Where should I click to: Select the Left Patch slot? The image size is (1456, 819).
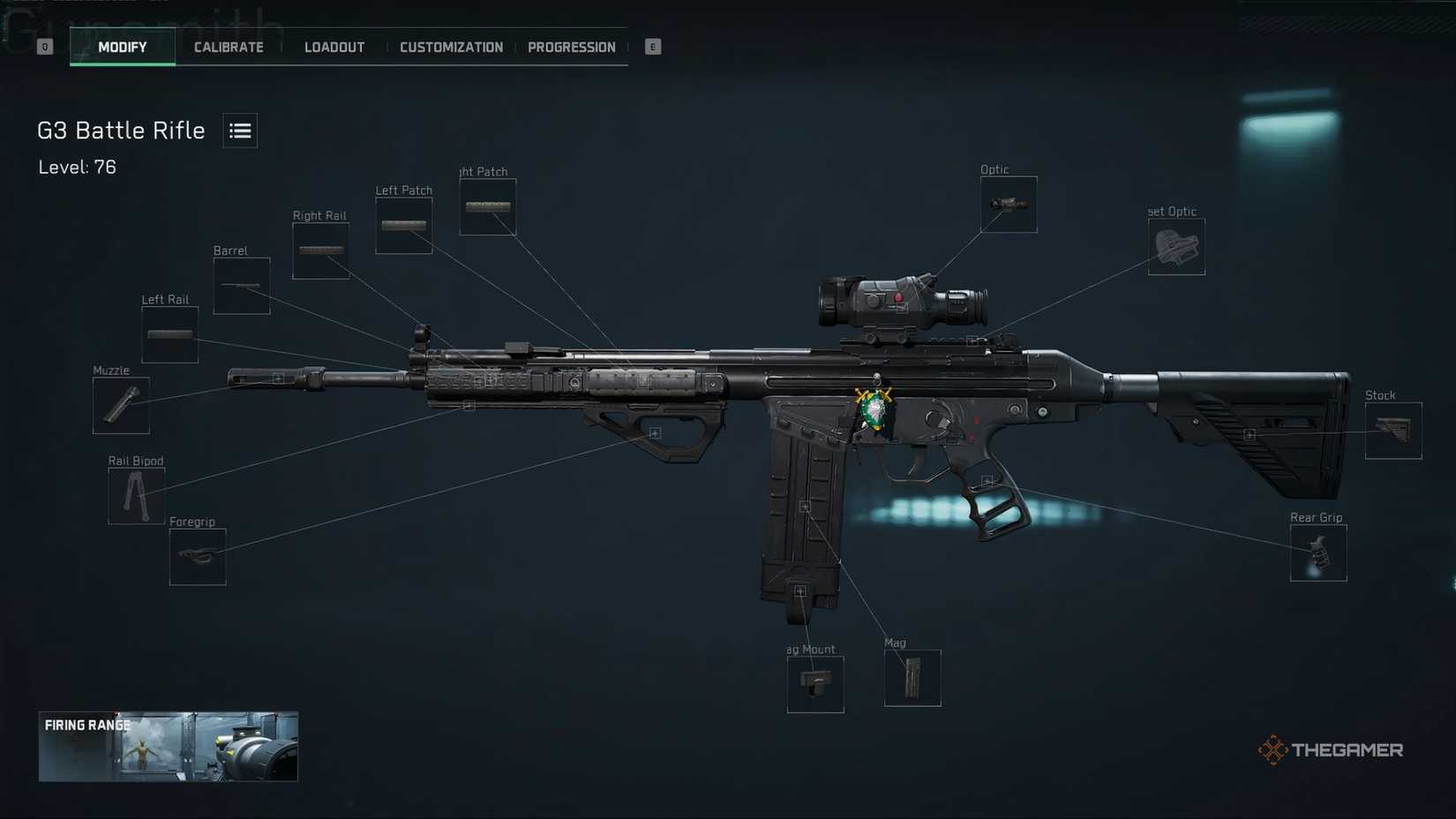click(x=403, y=226)
